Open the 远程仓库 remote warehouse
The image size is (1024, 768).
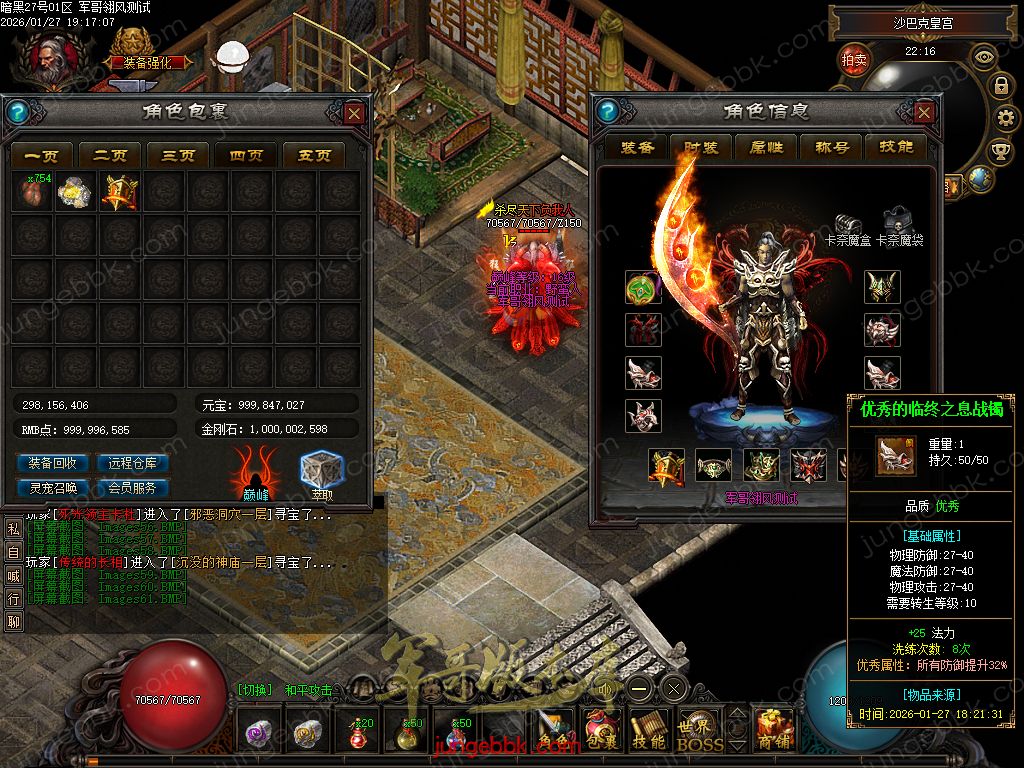coord(133,463)
